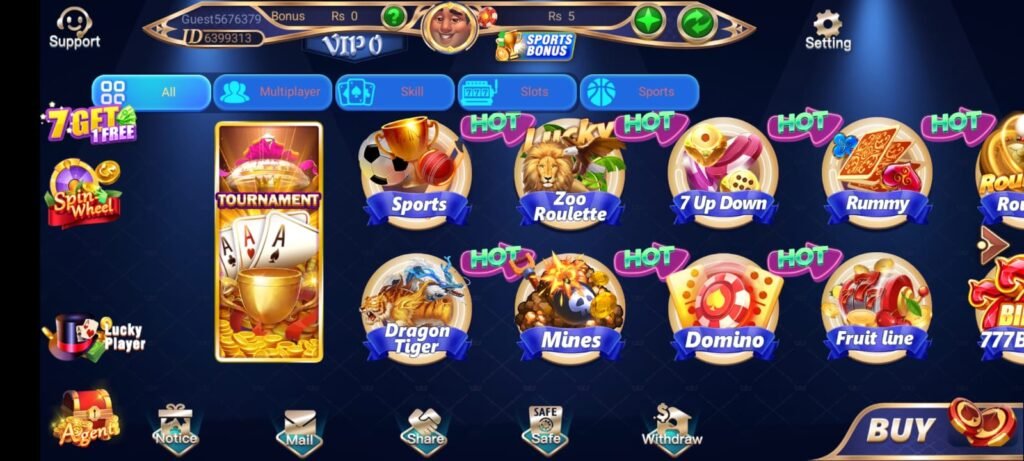
Task: Launch the Zoo Roulette game
Action: tap(569, 177)
